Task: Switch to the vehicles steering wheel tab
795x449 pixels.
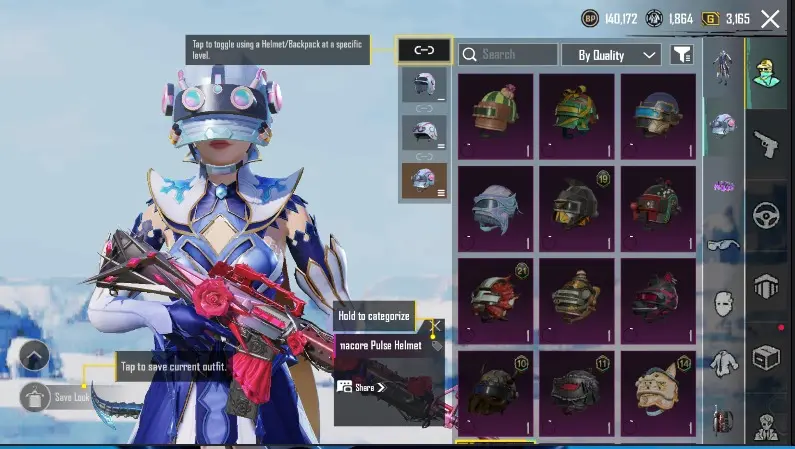Action: pos(767,215)
